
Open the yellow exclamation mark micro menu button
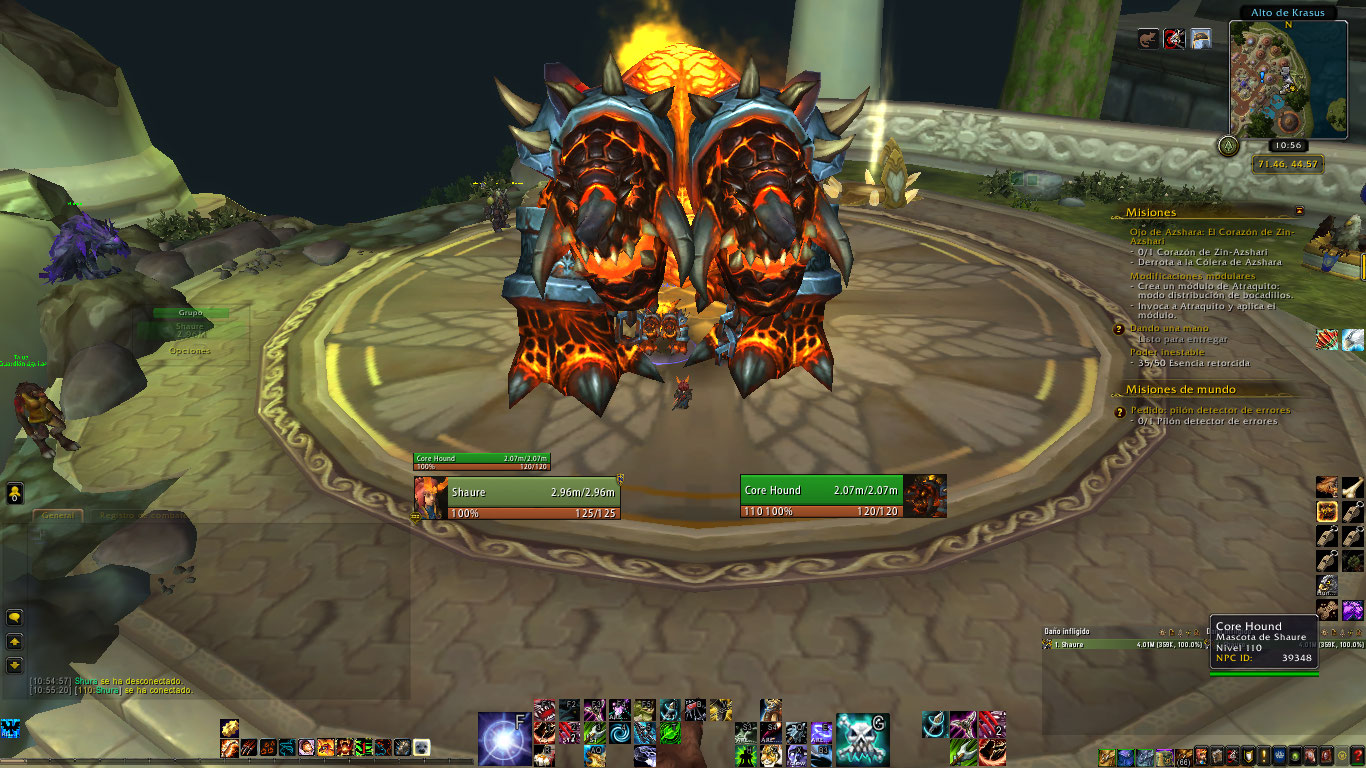[1265, 755]
